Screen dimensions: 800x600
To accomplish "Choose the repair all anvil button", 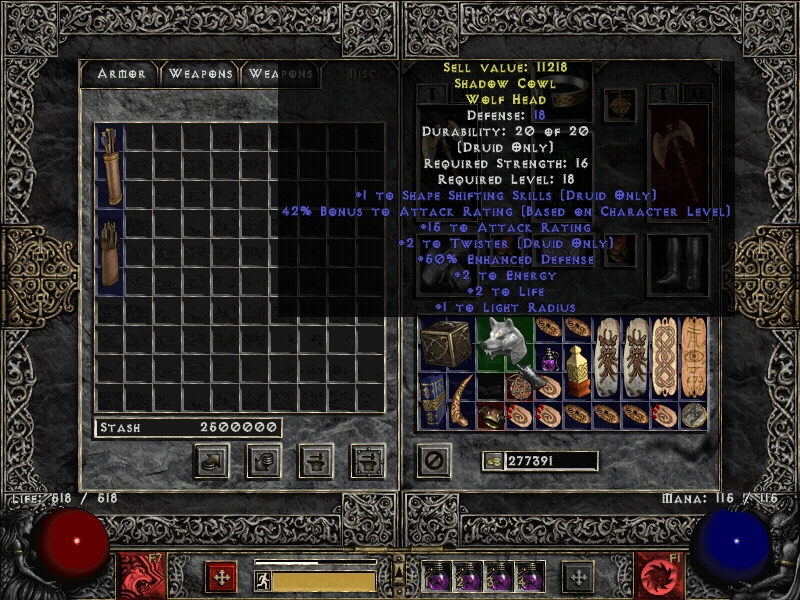I will point(368,461).
